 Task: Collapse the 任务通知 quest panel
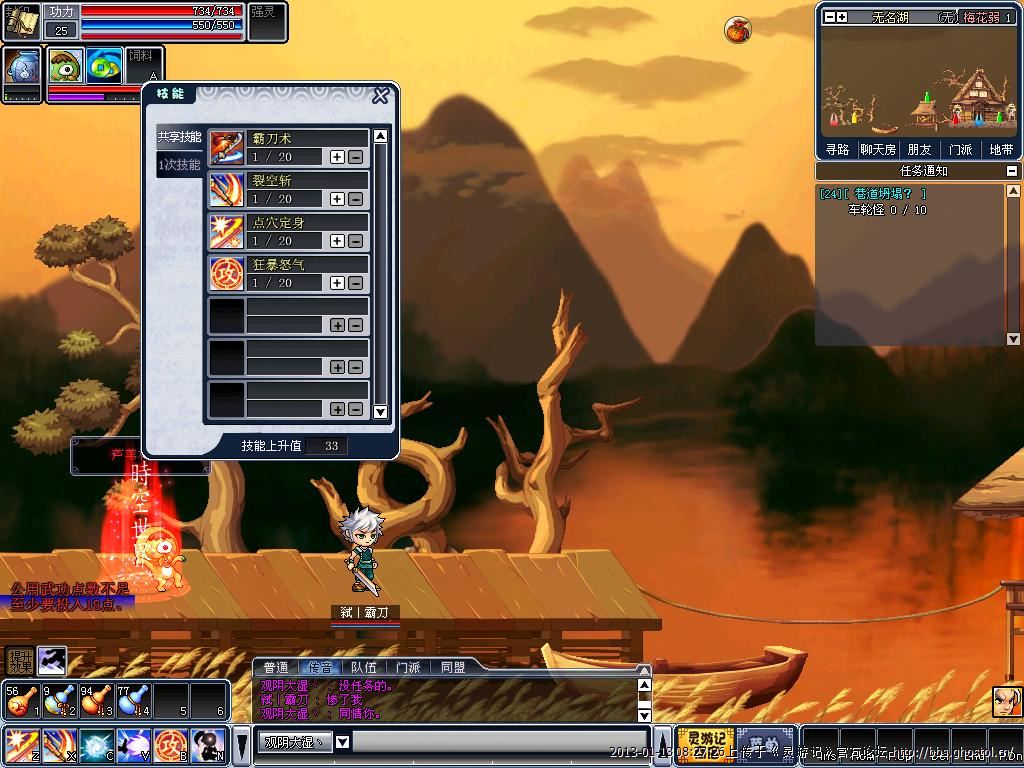pyautogui.click(x=1012, y=171)
